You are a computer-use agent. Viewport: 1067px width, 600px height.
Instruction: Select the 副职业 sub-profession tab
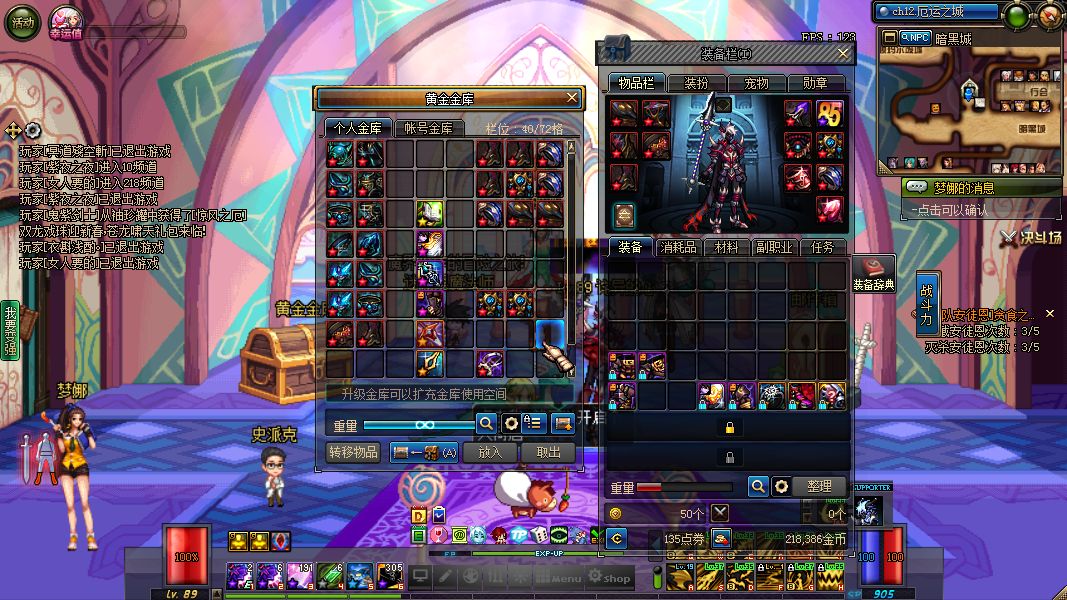point(774,247)
